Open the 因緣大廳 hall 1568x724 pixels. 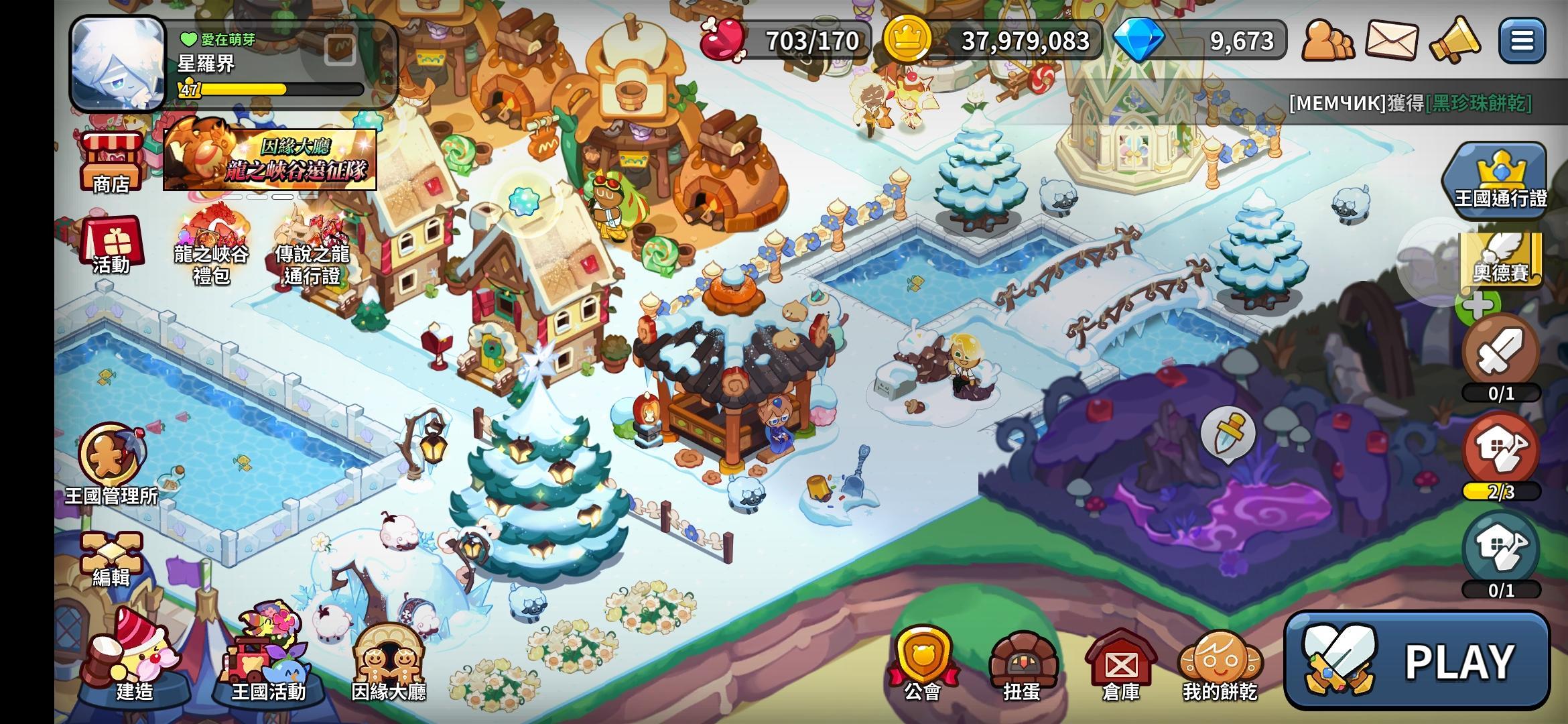(x=389, y=660)
